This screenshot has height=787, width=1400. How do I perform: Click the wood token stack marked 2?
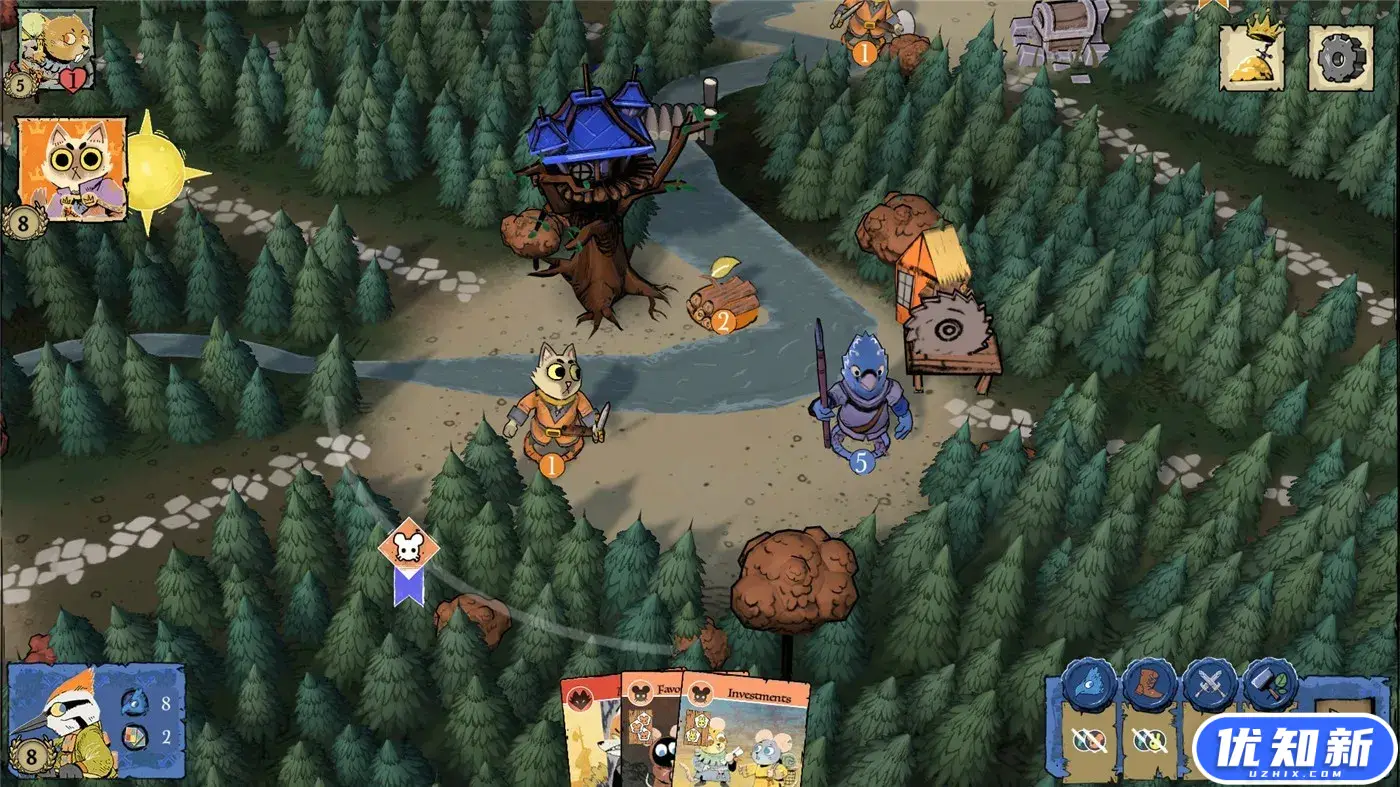(722, 300)
